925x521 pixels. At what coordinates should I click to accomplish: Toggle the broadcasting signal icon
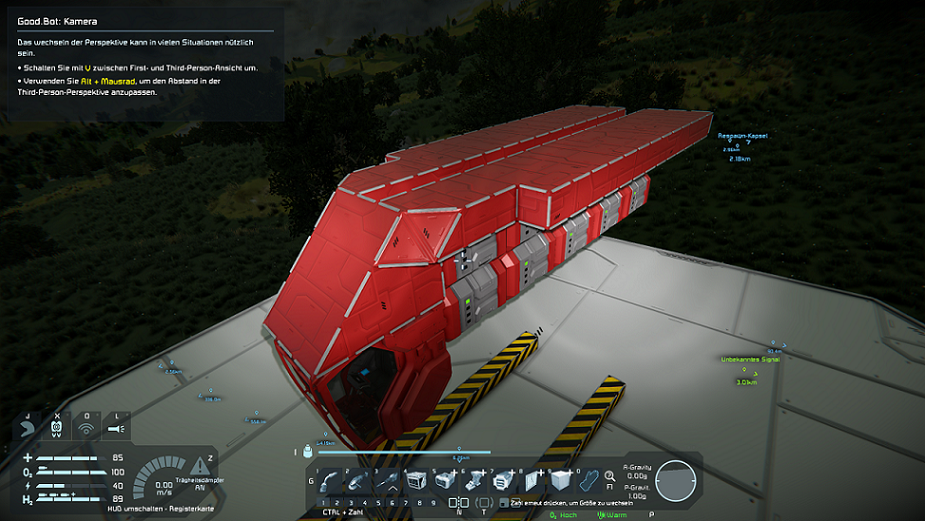coord(87,429)
